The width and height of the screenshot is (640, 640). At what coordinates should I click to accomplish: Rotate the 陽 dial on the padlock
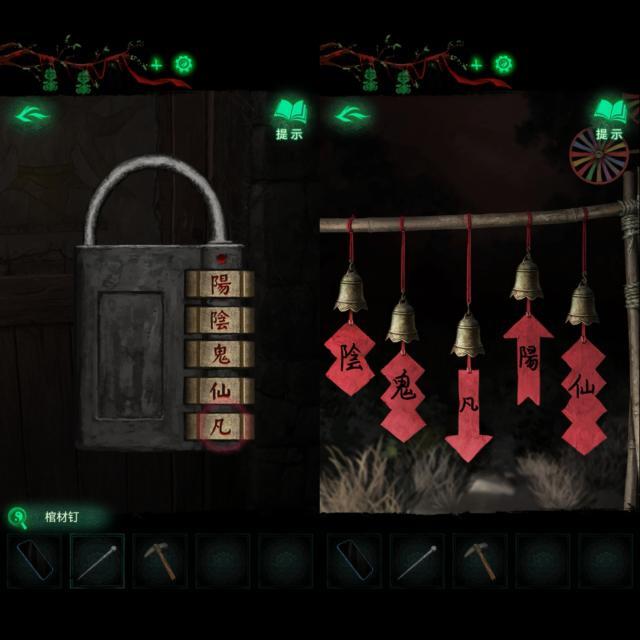pos(220,284)
